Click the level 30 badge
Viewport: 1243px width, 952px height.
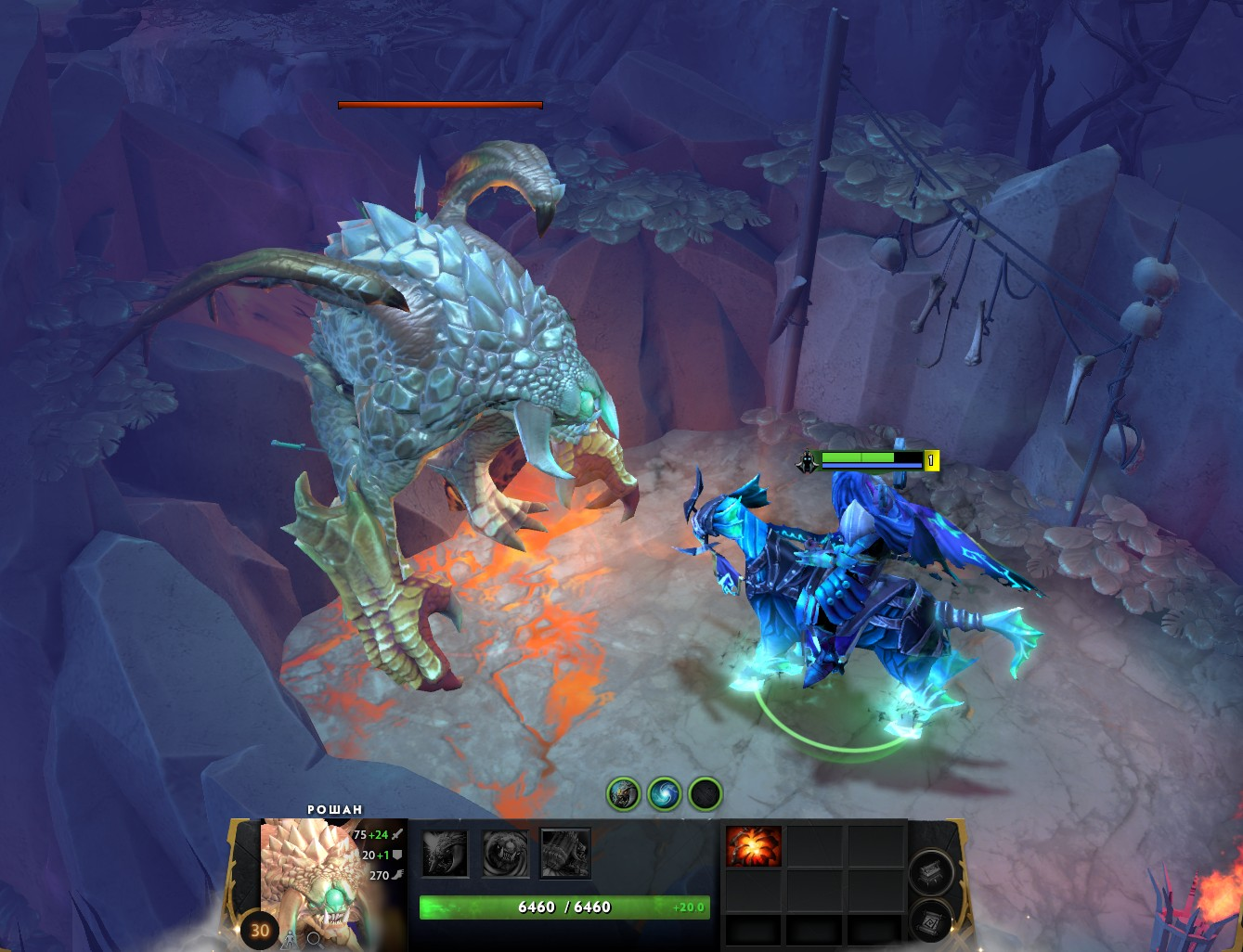[x=260, y=930]
